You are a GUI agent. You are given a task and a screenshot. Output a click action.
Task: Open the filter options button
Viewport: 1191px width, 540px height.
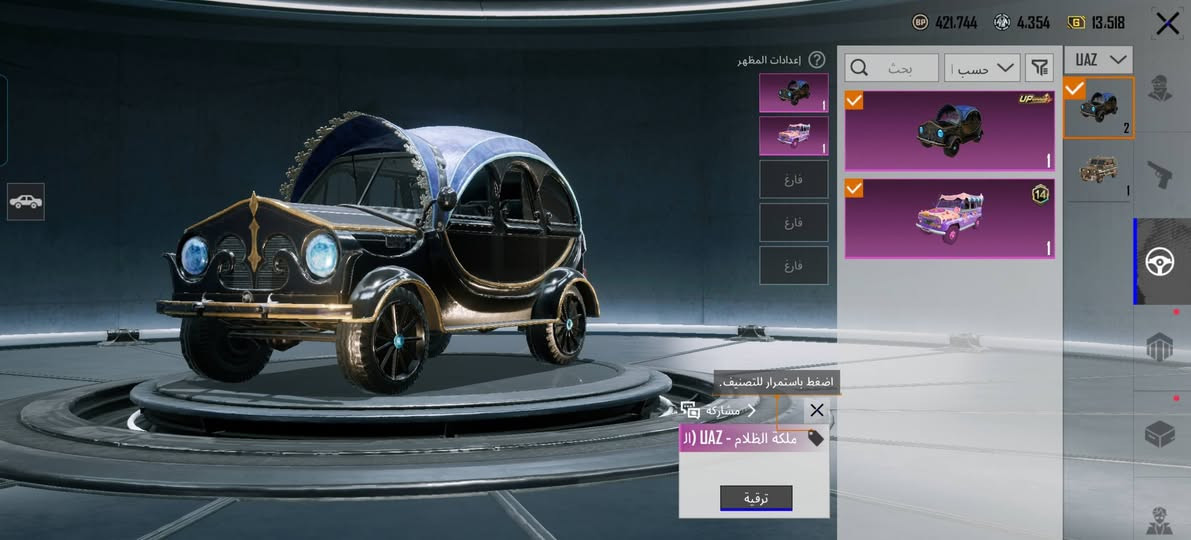click(x=1041, y=68)
